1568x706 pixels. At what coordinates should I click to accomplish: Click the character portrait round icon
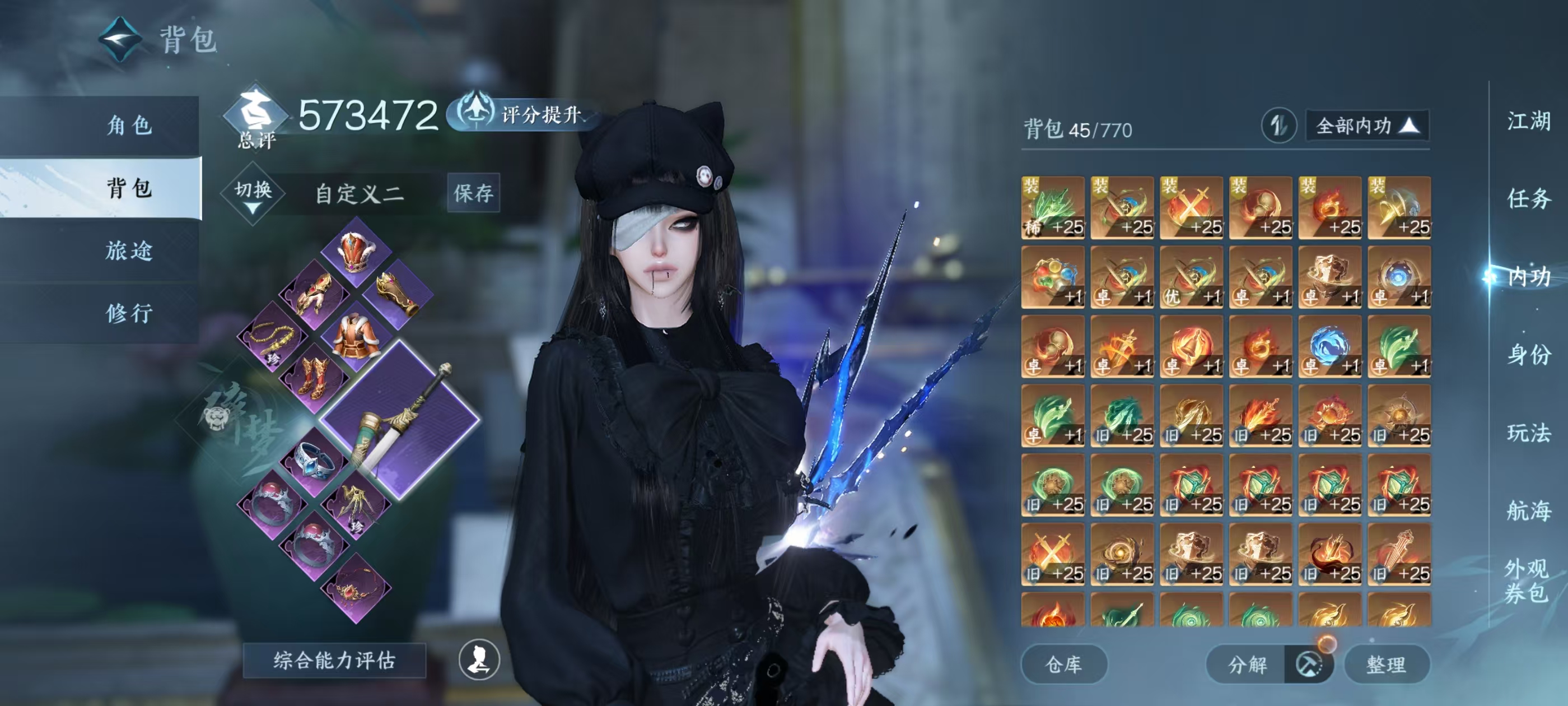pyautogui.click(x=479, y=659)
